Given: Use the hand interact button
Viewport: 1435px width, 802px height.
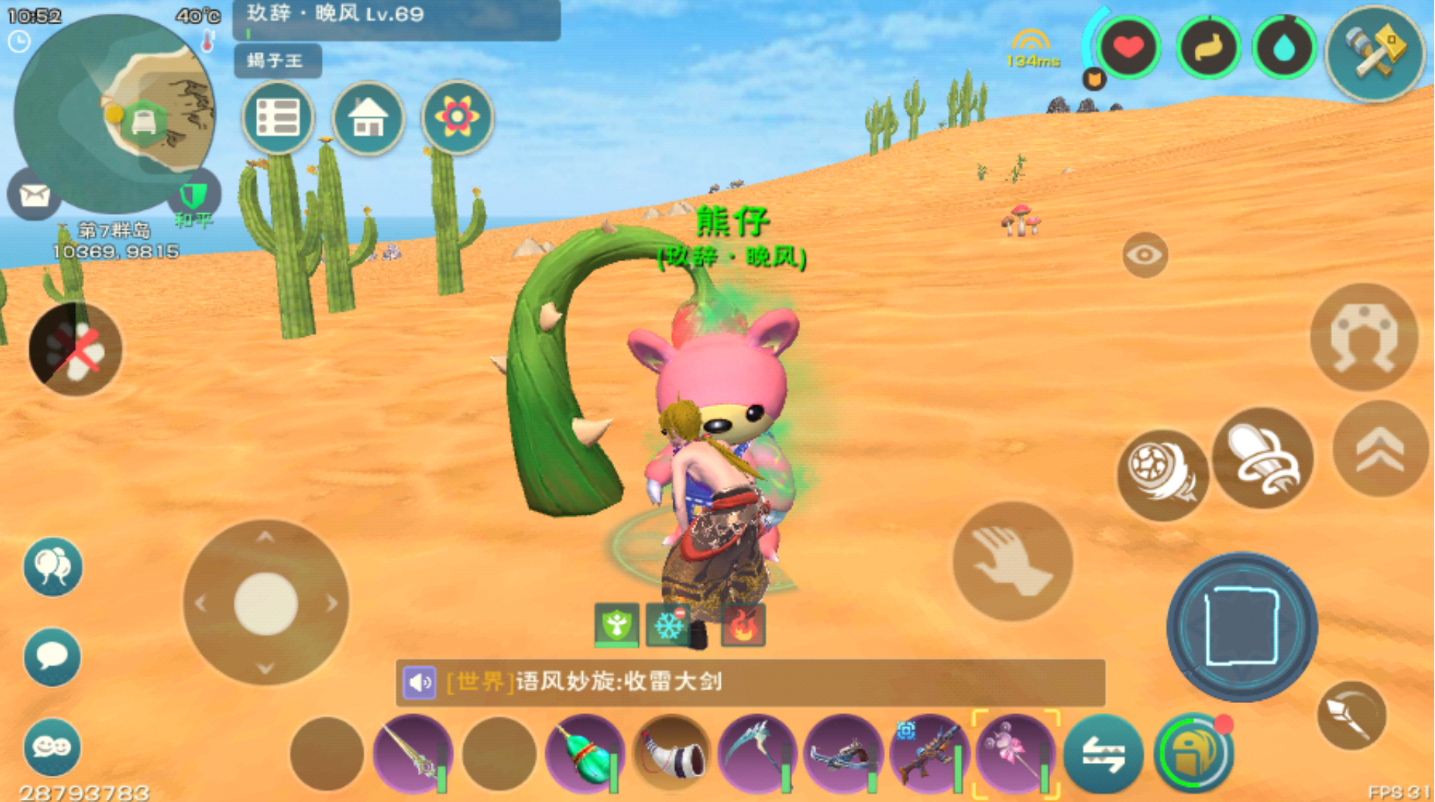Looking at the screenshot, I should pyautogui.click(x=1012, y=561).
